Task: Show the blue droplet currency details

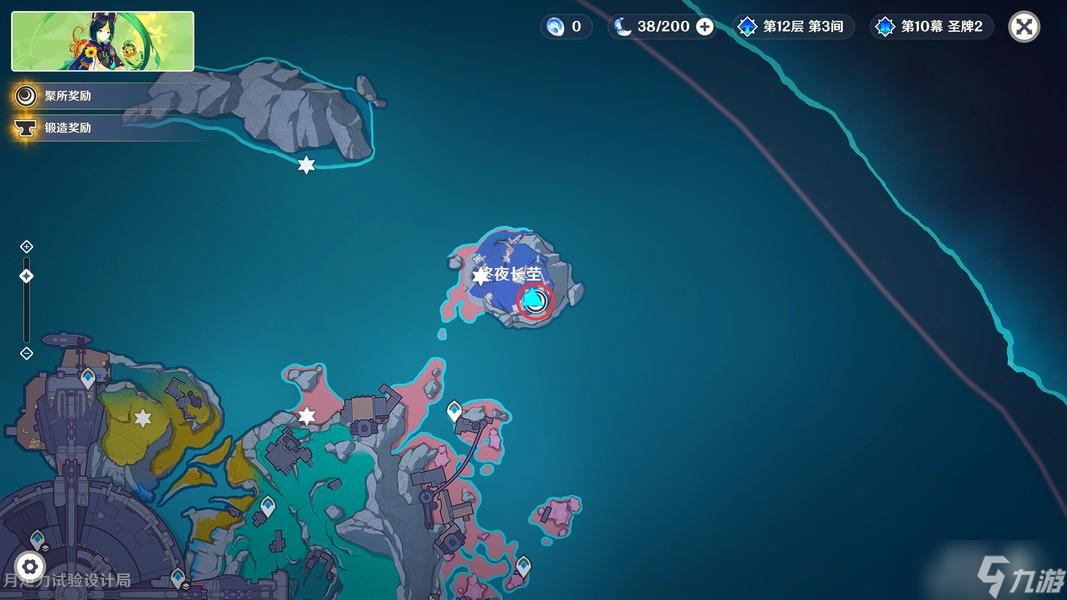Action: point(566,27)
